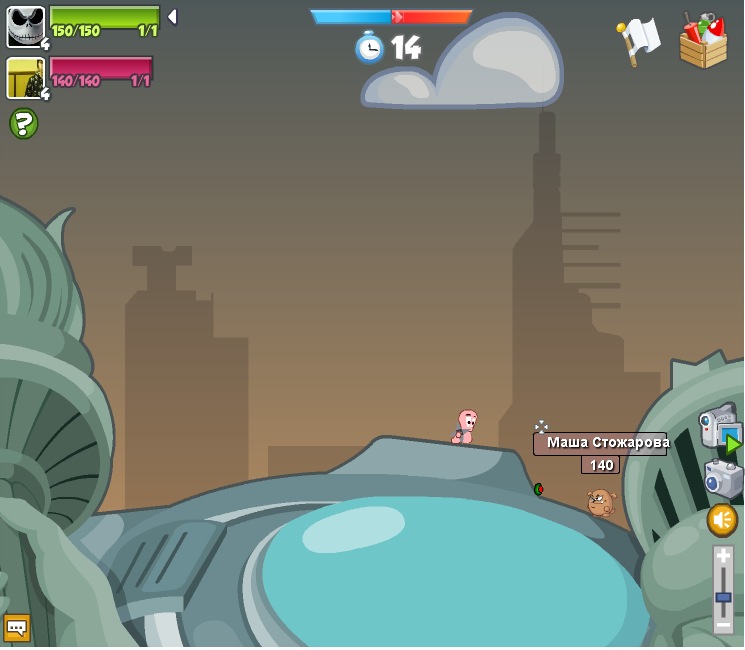The height and width of the screenshot is (650, 745).
Task: Open help with the green question mark
Action: tap(23, 124)
